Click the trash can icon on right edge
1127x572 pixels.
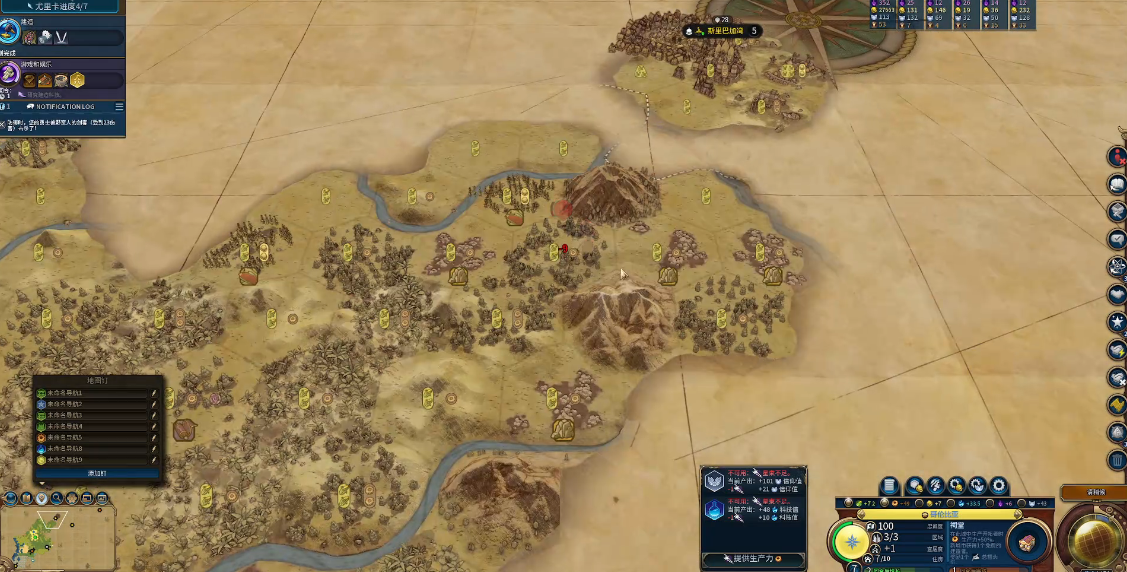[1117, 460]
